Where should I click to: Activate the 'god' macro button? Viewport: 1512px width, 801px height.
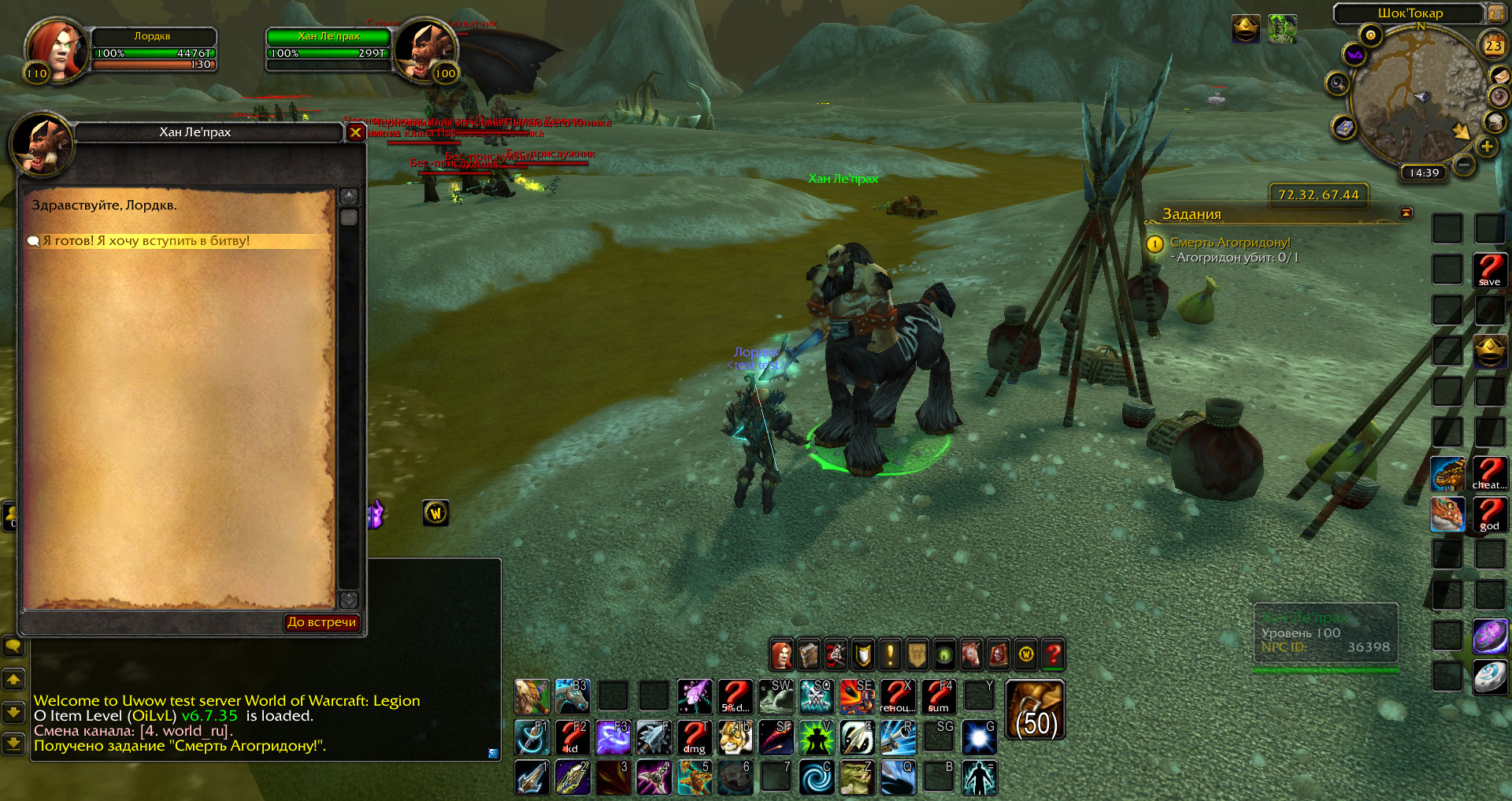[x=1489, y=514]
